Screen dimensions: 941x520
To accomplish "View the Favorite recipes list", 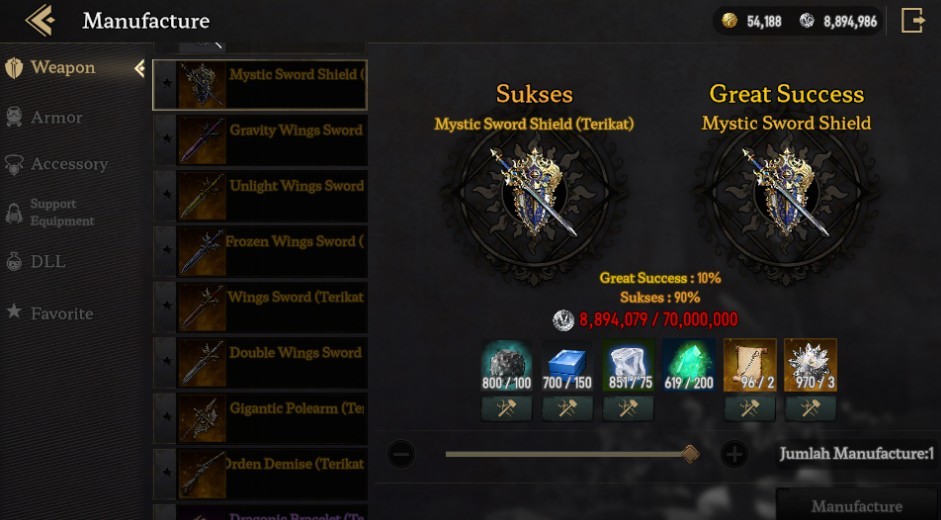I will point(61,313).
